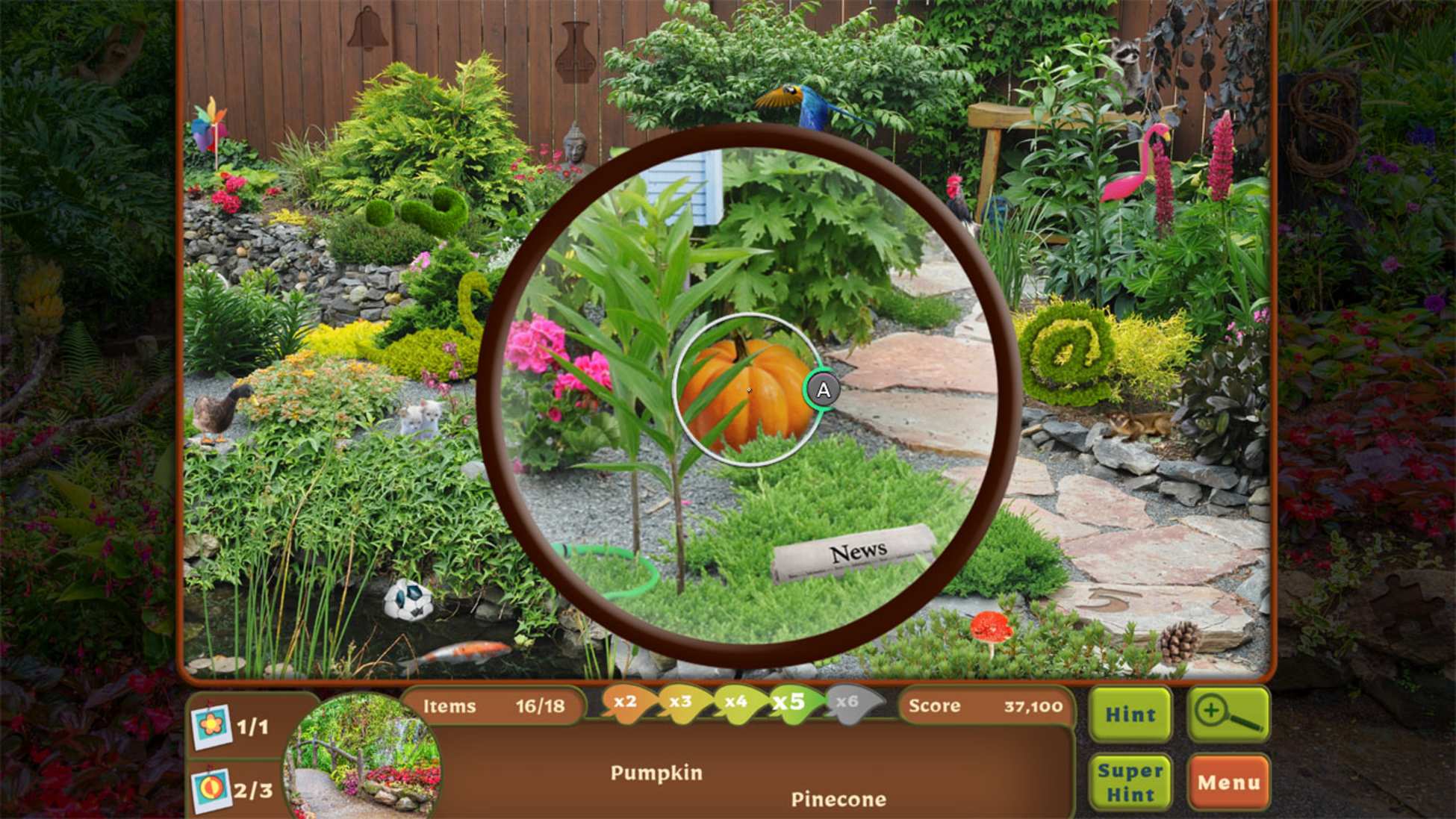Select the x4 multiplier leaf
The width and height of the screenshot is (1456, 819).
click(735, 705)
